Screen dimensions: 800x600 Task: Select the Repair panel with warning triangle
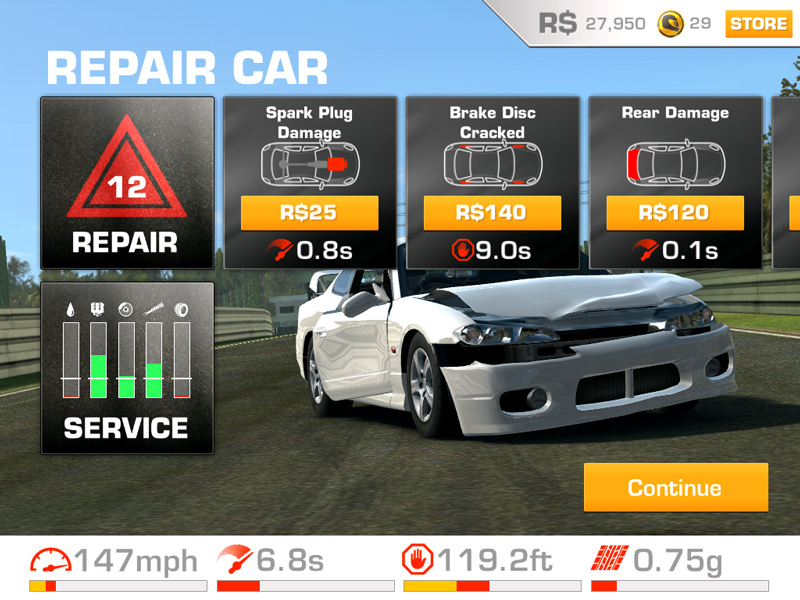pyautogui.click(x=127, y=183)
